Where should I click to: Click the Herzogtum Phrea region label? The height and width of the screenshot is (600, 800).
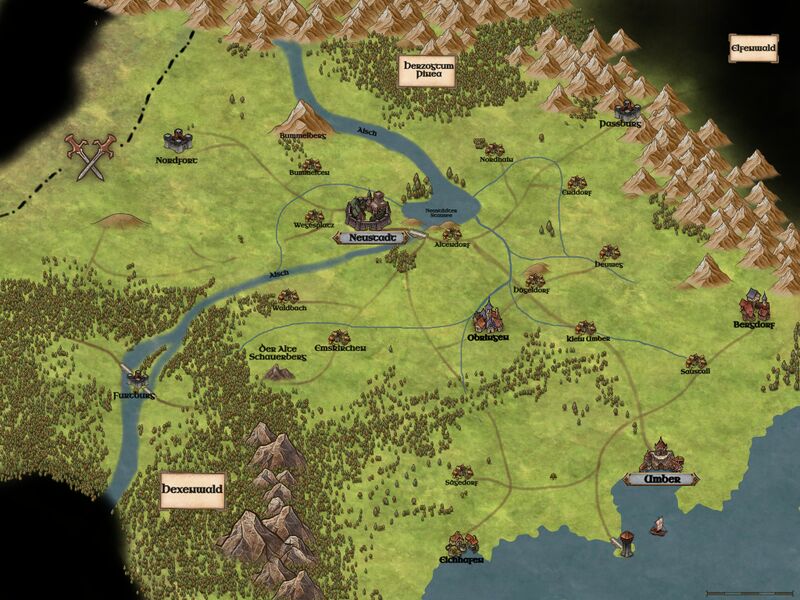[421, 72]
